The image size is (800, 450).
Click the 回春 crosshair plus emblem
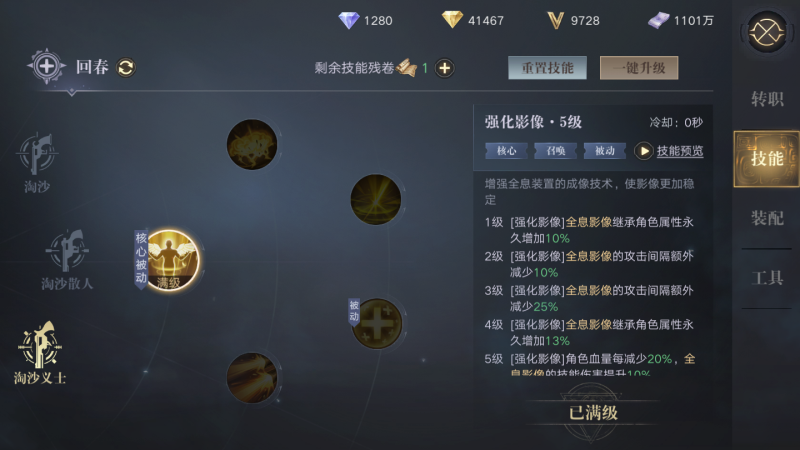(46, 67)
